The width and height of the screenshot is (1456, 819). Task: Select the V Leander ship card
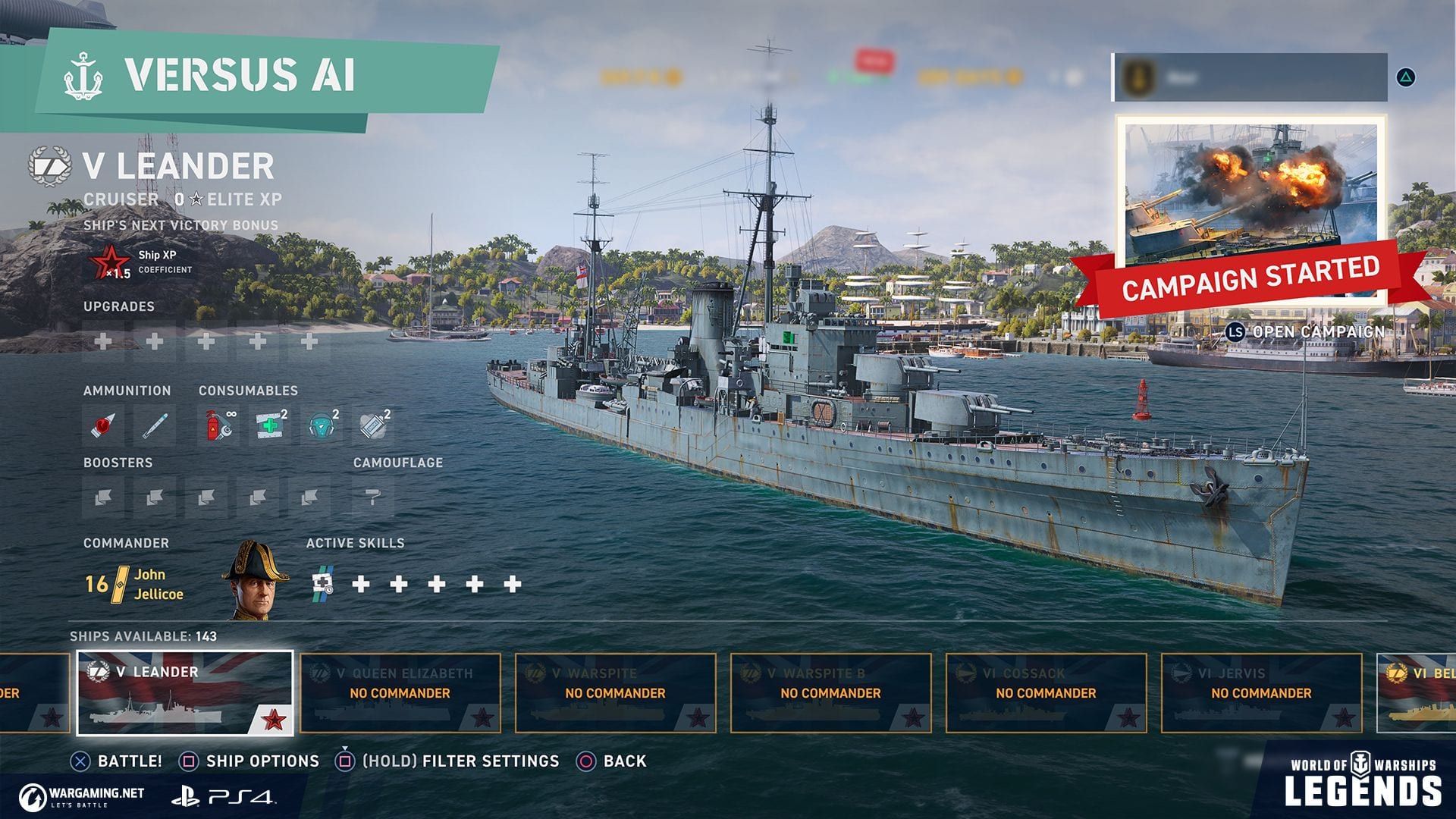[185, 693]
